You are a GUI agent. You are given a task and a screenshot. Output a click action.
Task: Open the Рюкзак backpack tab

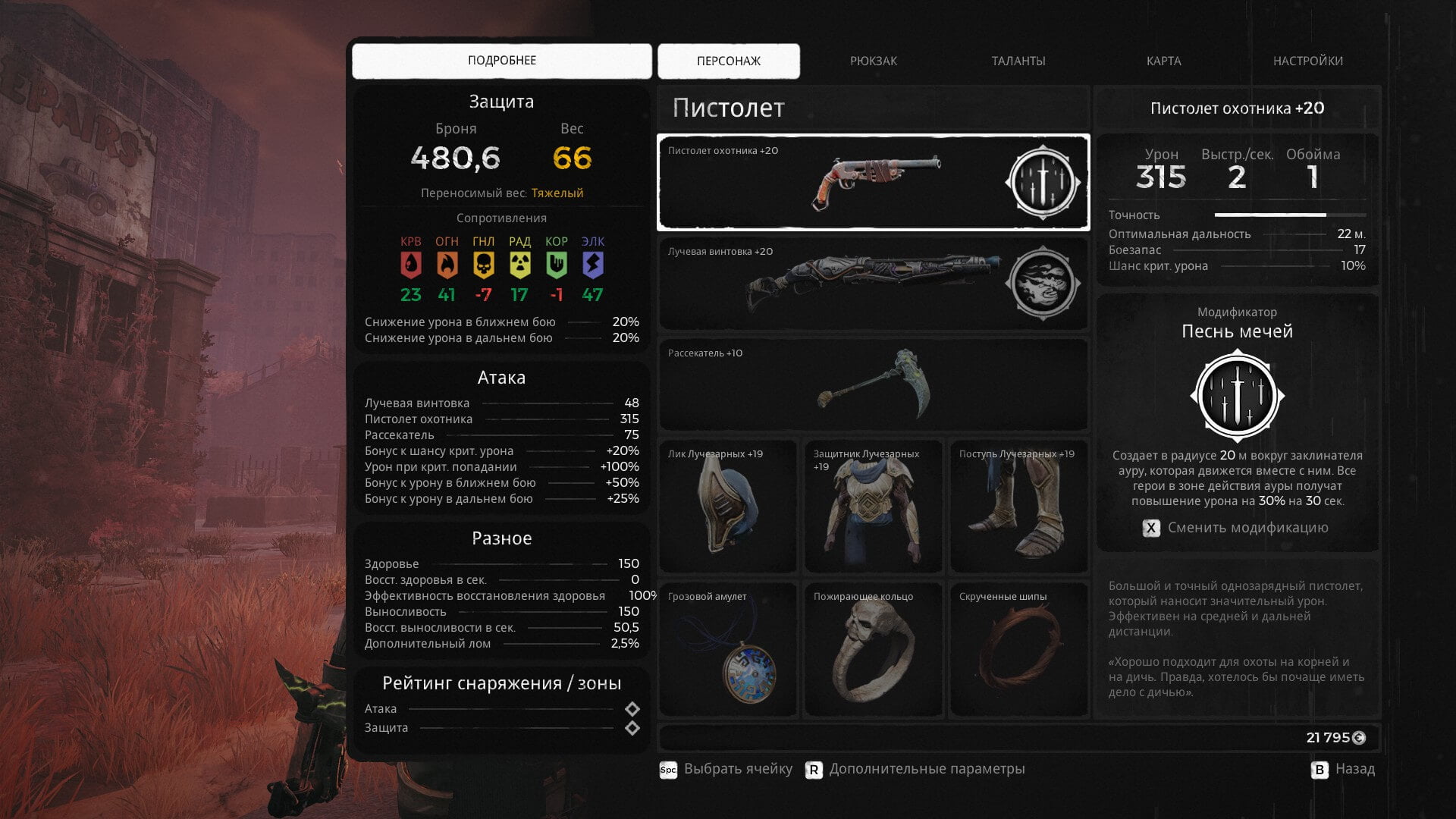(x=873, y=61)
